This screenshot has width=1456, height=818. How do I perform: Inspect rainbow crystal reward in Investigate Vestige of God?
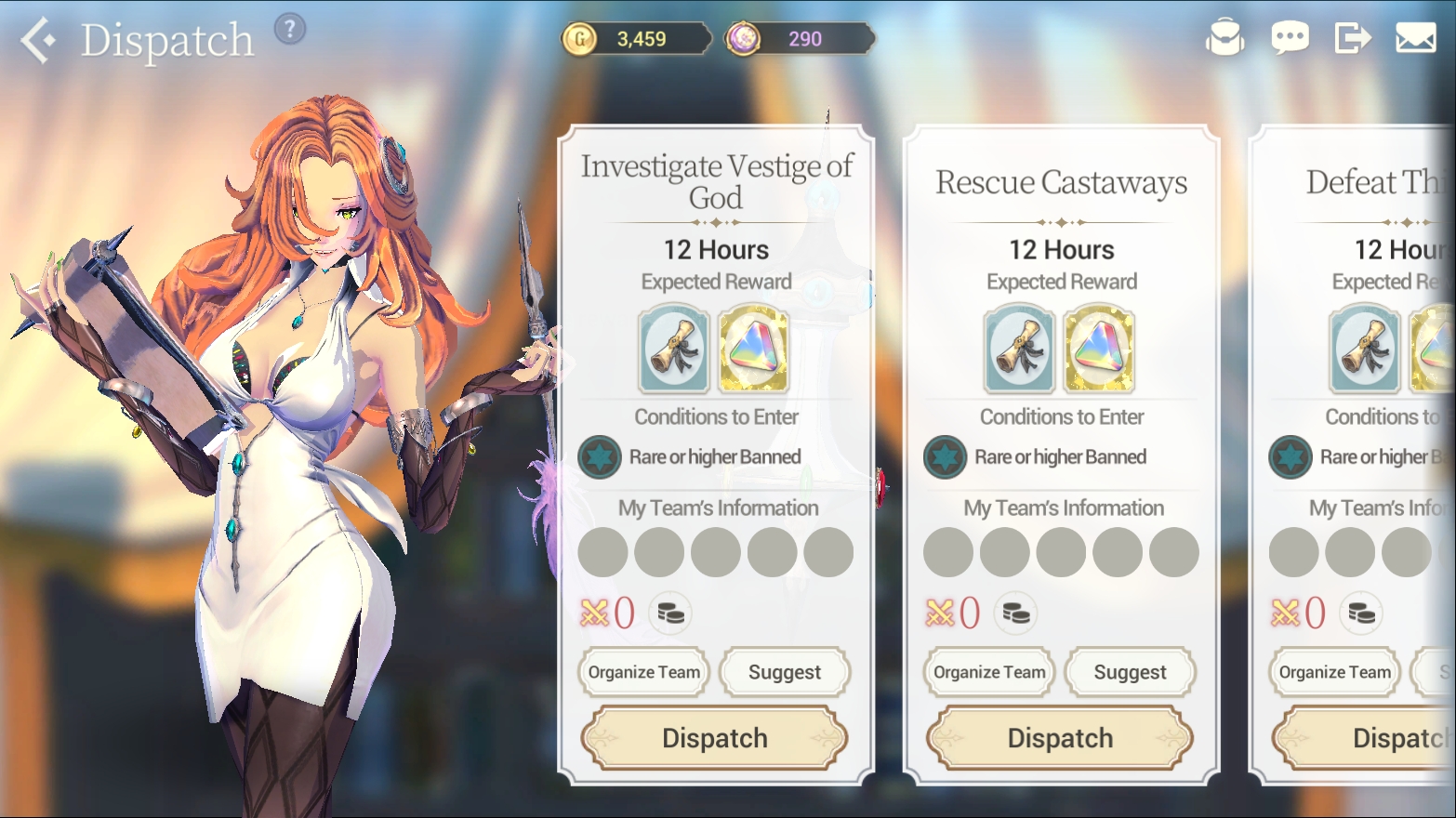753,352
